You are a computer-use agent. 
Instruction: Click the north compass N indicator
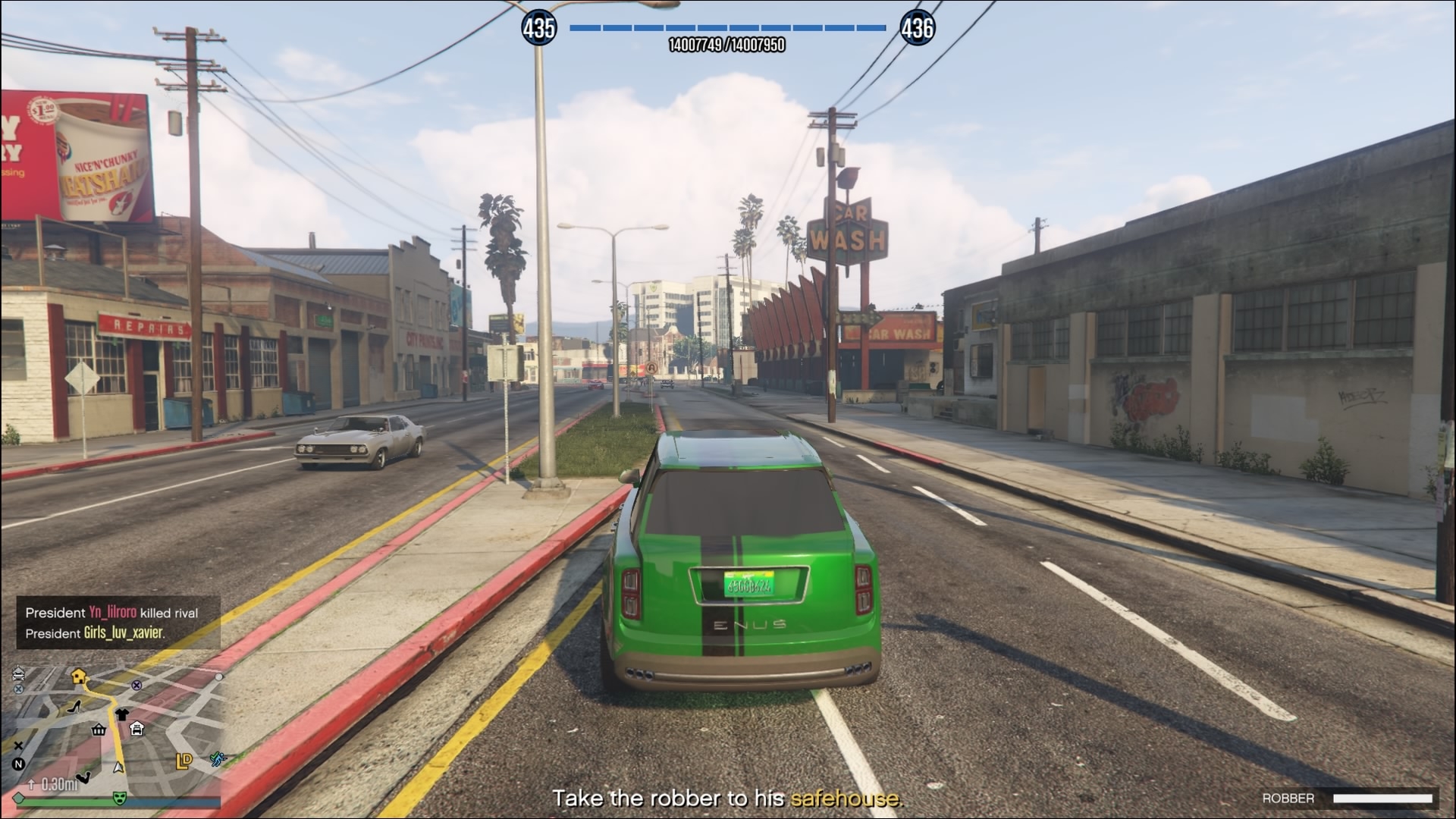coord(18,764)
